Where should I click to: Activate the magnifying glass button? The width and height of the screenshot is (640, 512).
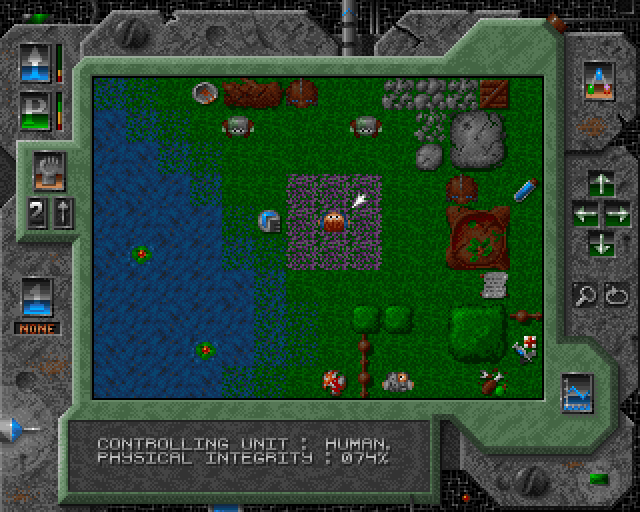584,294
